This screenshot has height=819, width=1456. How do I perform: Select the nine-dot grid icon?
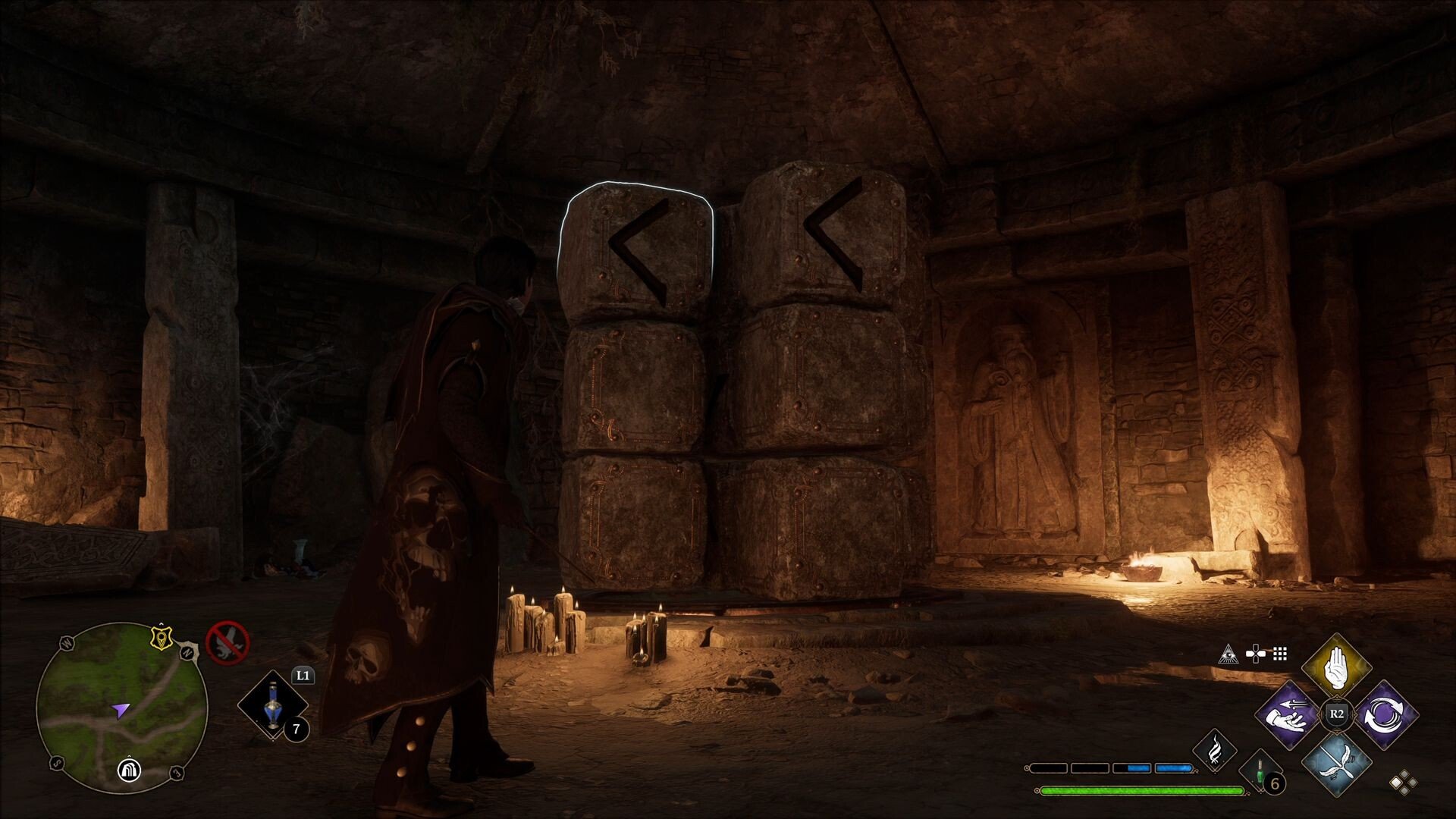[1281, 654]
